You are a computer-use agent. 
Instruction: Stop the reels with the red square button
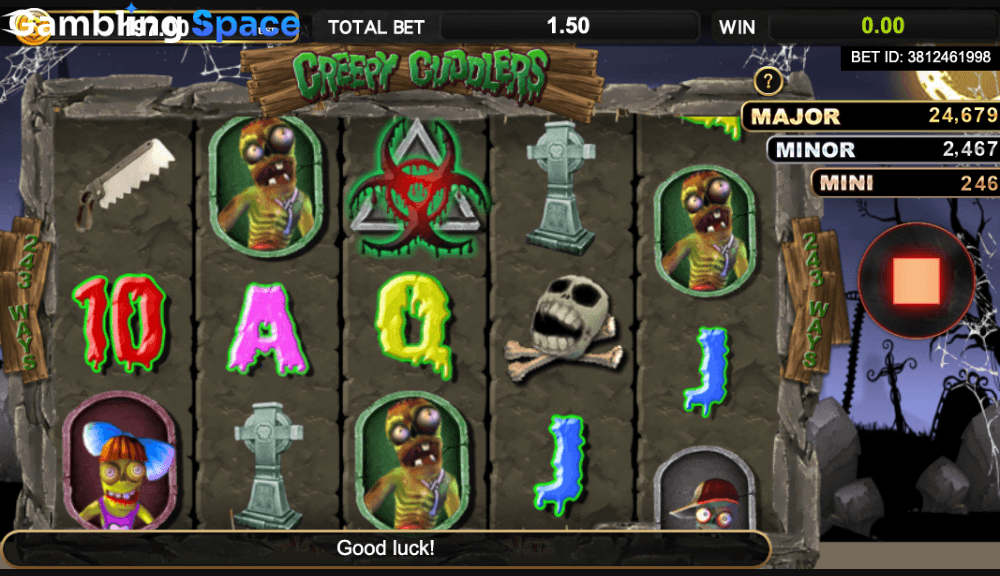pyautogui.click(x=916, y=281)
